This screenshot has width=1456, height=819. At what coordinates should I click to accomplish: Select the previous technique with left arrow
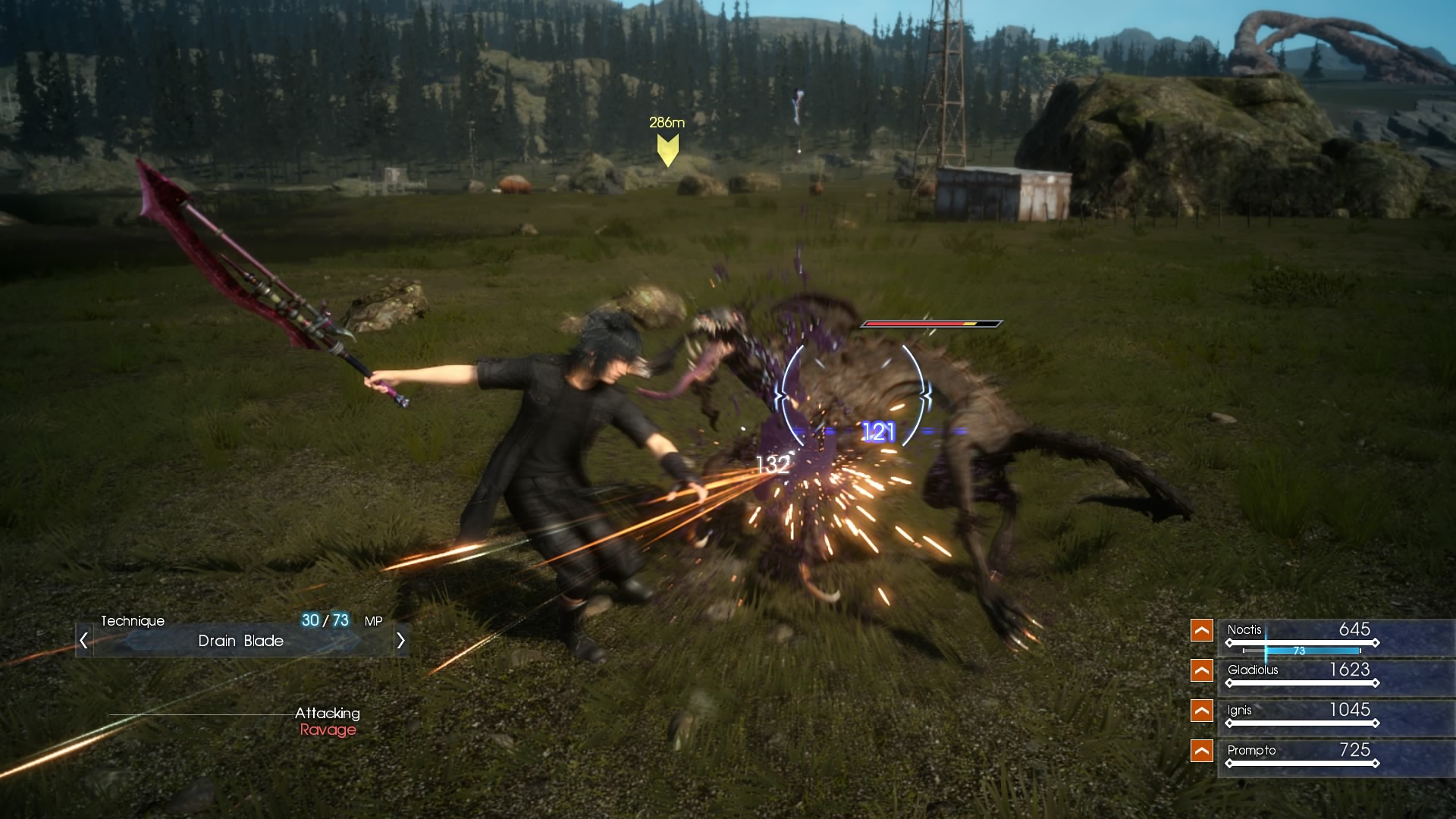coord(83,641)
